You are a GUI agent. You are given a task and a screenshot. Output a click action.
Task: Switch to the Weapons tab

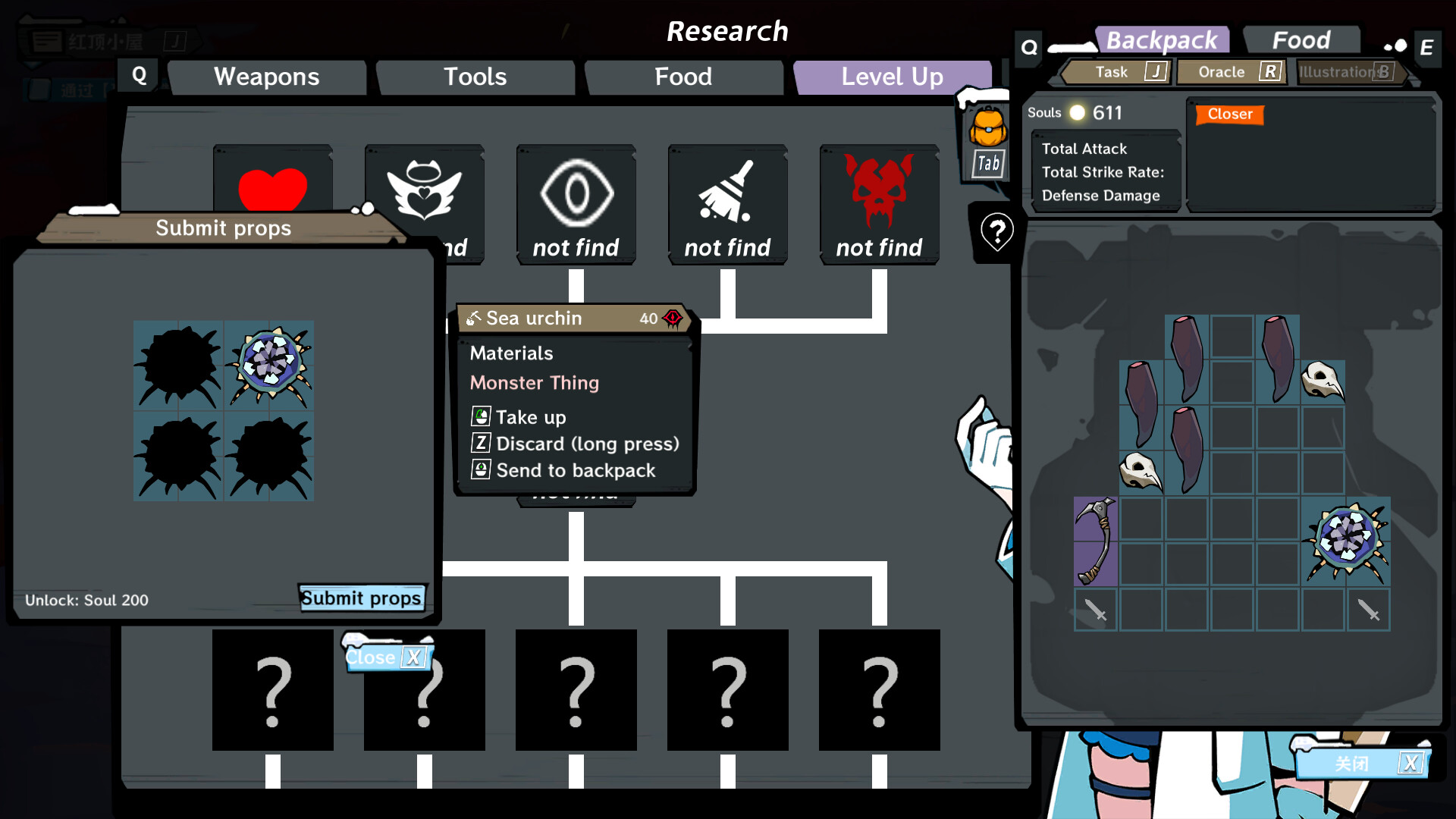267,77
